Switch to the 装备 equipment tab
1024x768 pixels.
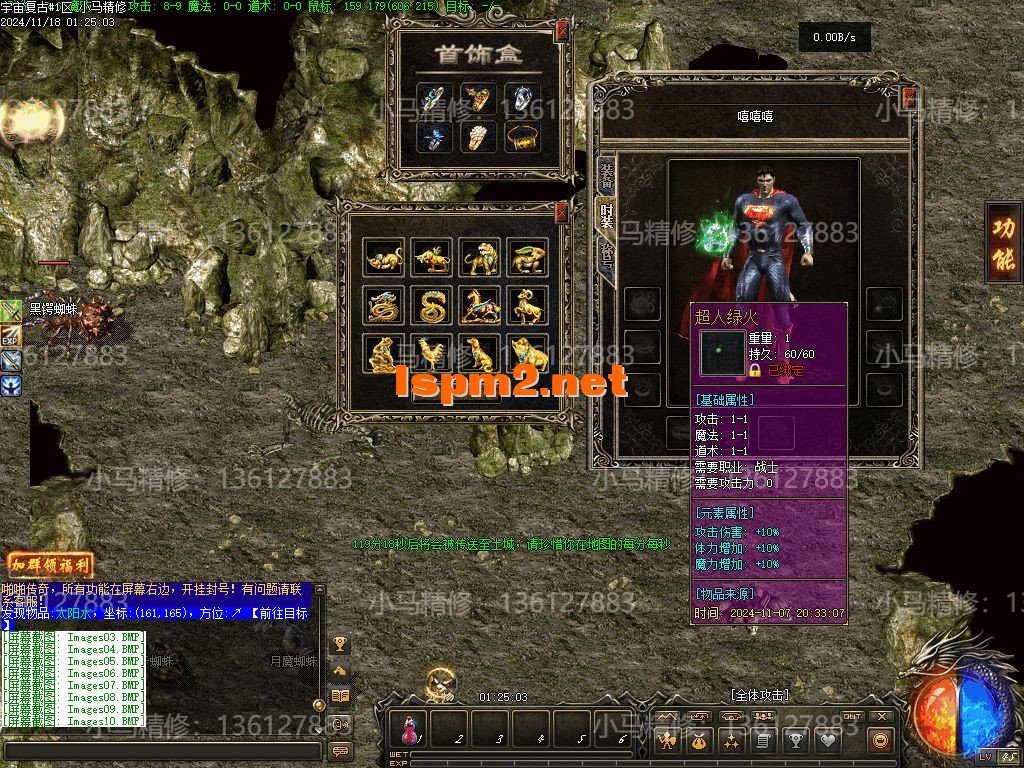pos(606,177)
